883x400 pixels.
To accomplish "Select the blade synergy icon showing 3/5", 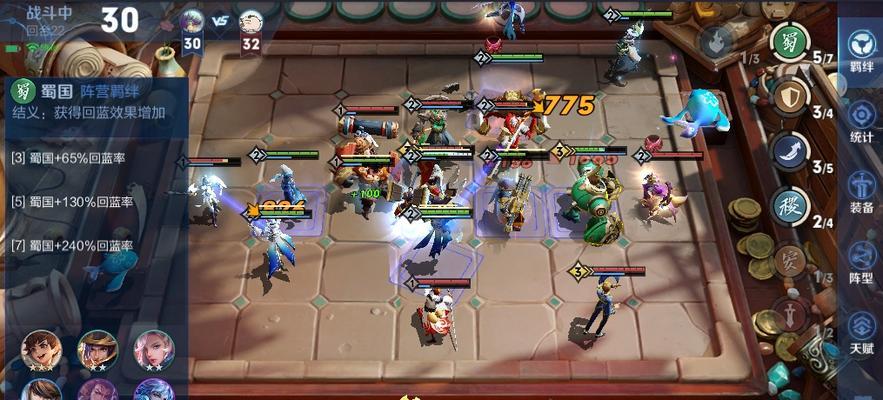I will coord(789,152).
